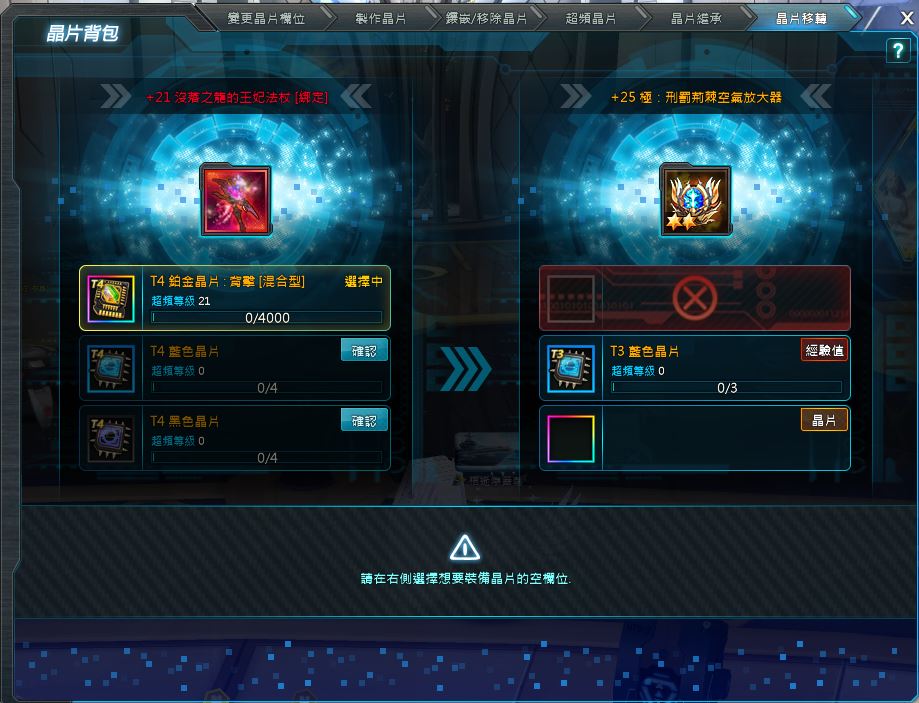This screenshot has height=703, width=919.
Task: Go to the 超頻晶片 tab
Action: (590, 18)
